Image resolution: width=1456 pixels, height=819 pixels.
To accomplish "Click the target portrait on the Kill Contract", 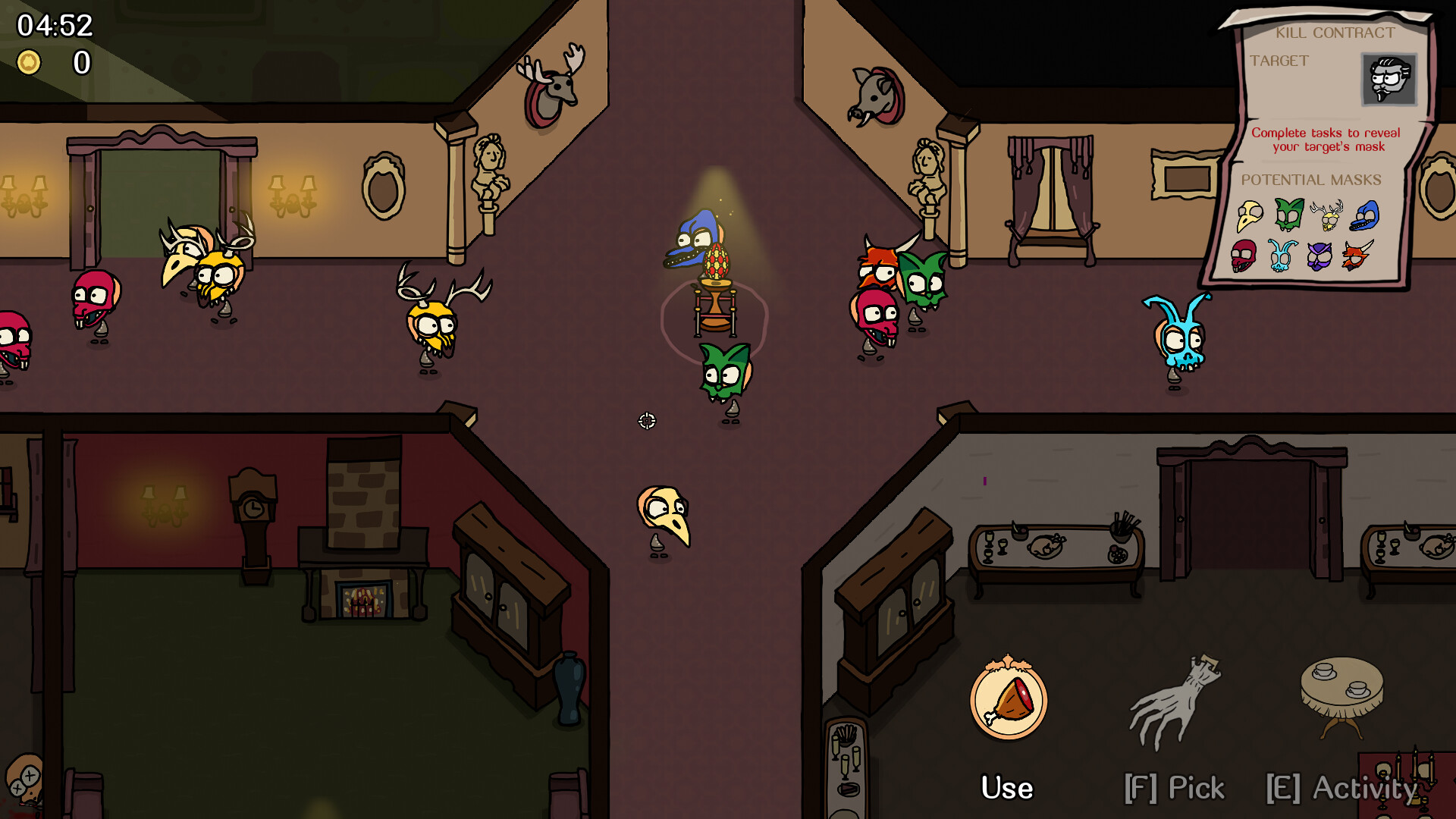I will pyautogui.click(x=1390, y=80).
